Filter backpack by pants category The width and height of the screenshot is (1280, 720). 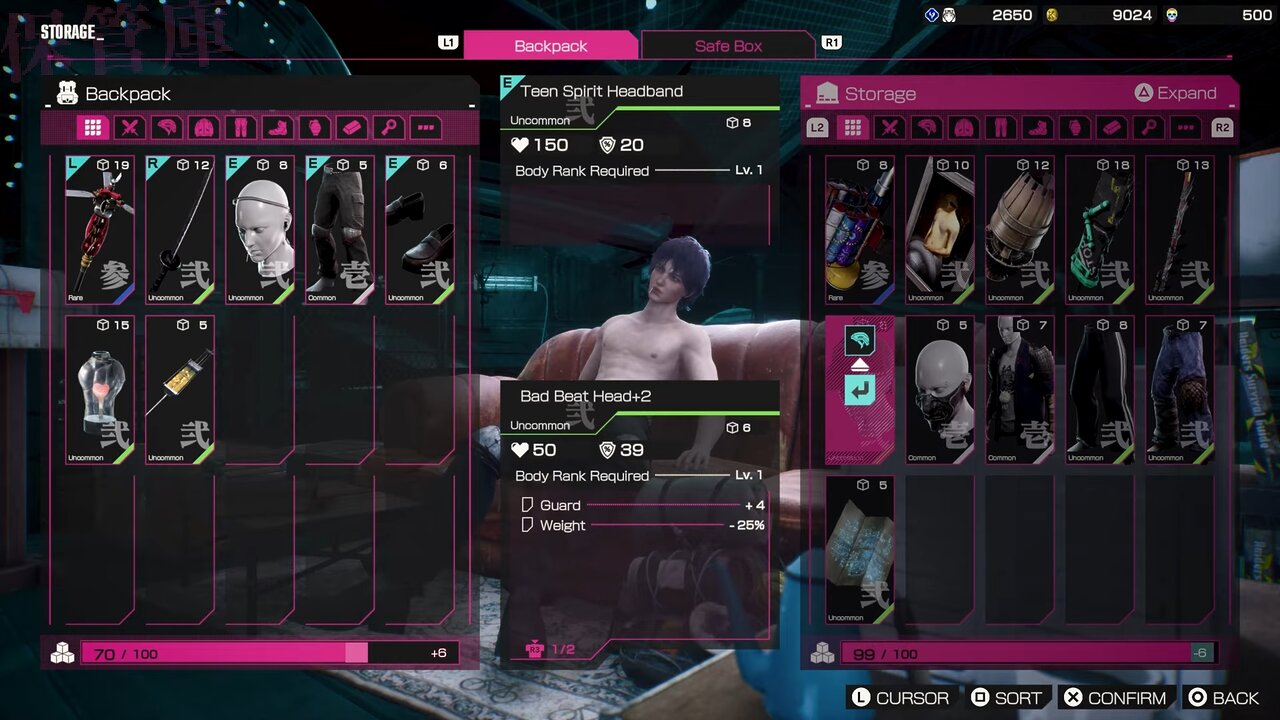tap(241, 128)
